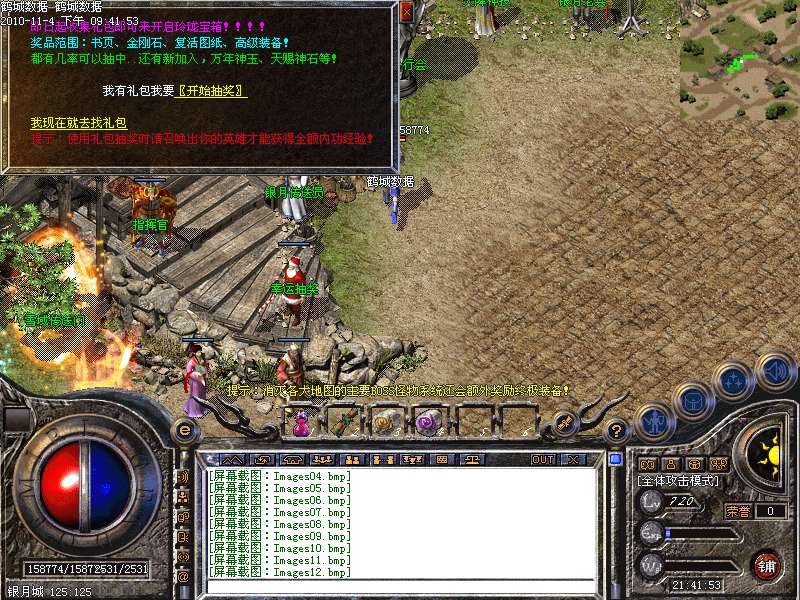Select the 我现在就去找礼包 dialogue option

pos(78,122)
